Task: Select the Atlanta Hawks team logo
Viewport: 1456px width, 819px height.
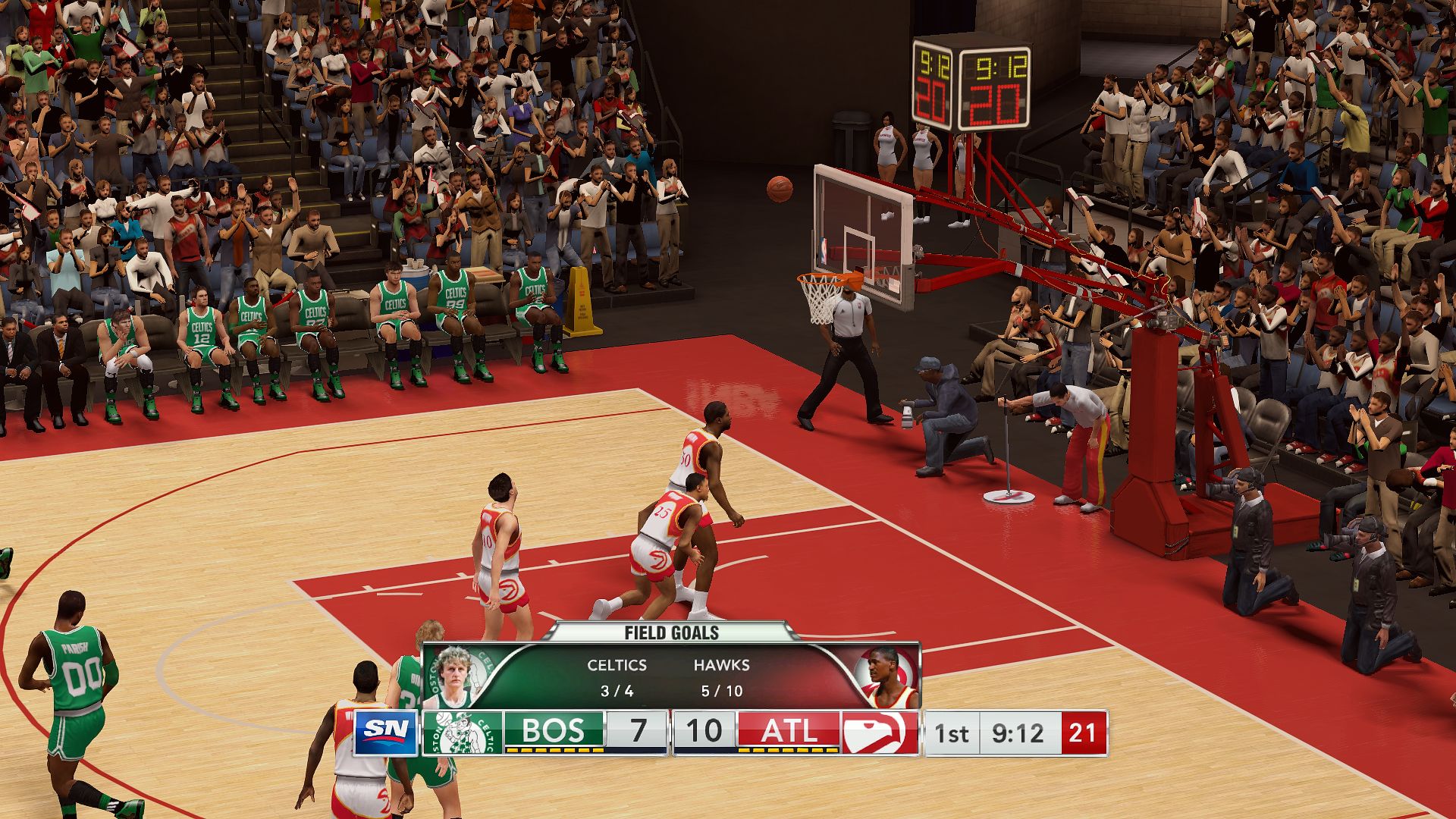Action: 880,733
